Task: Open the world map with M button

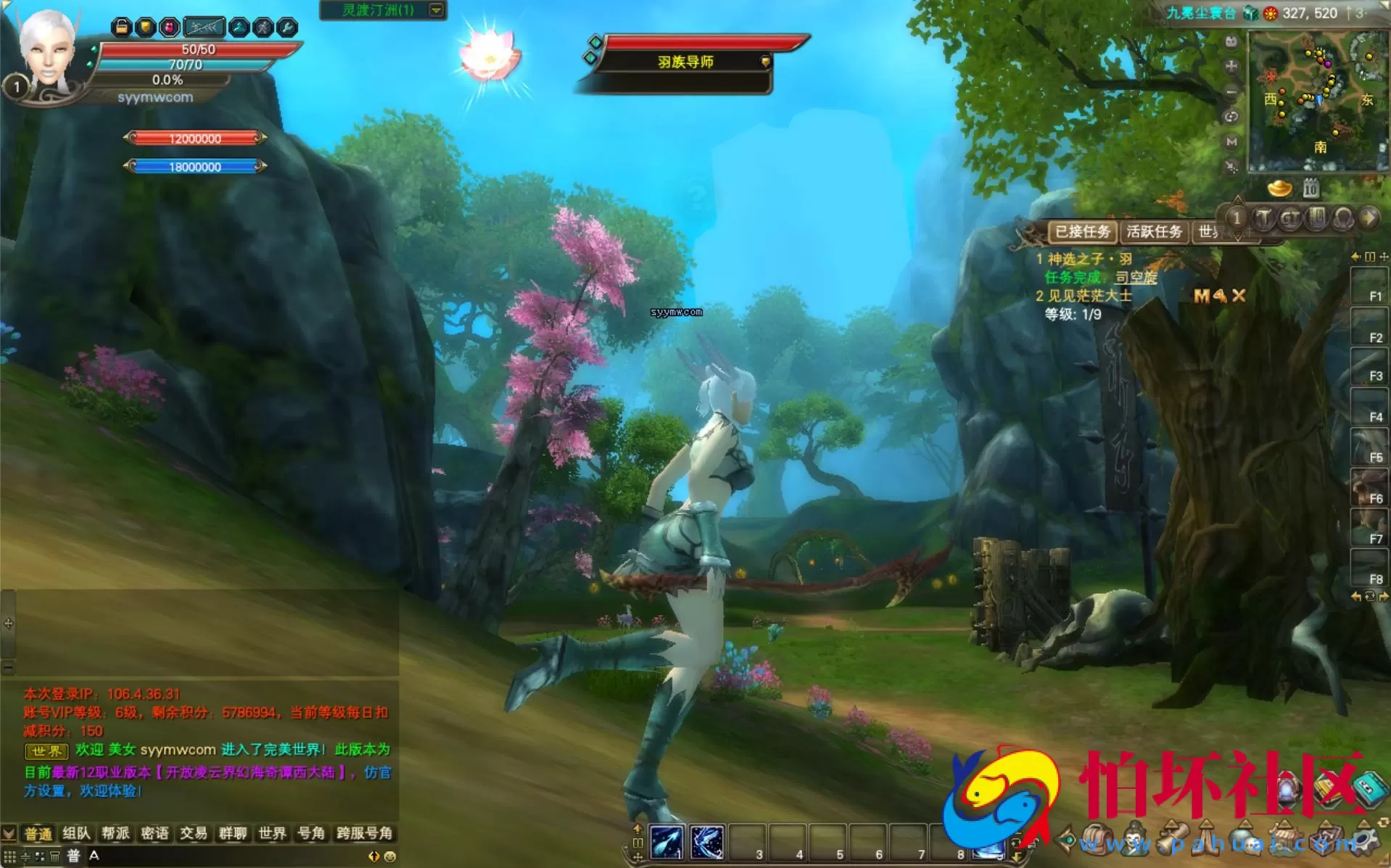Action: [x=1231, y=142]
